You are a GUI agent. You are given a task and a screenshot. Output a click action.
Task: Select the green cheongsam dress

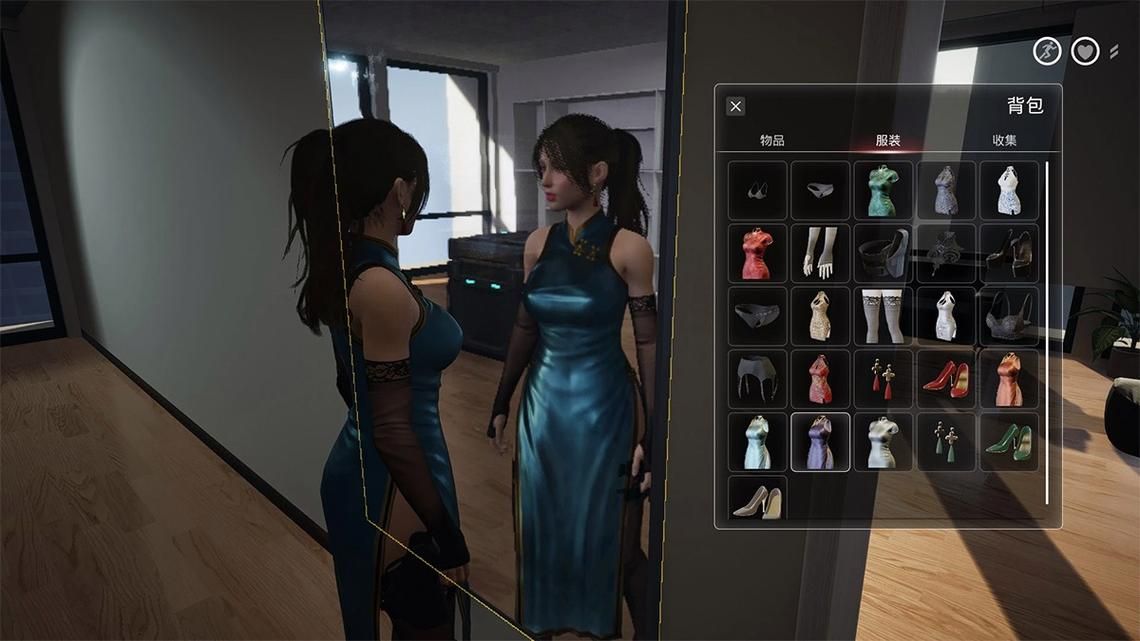click(883, 190)
